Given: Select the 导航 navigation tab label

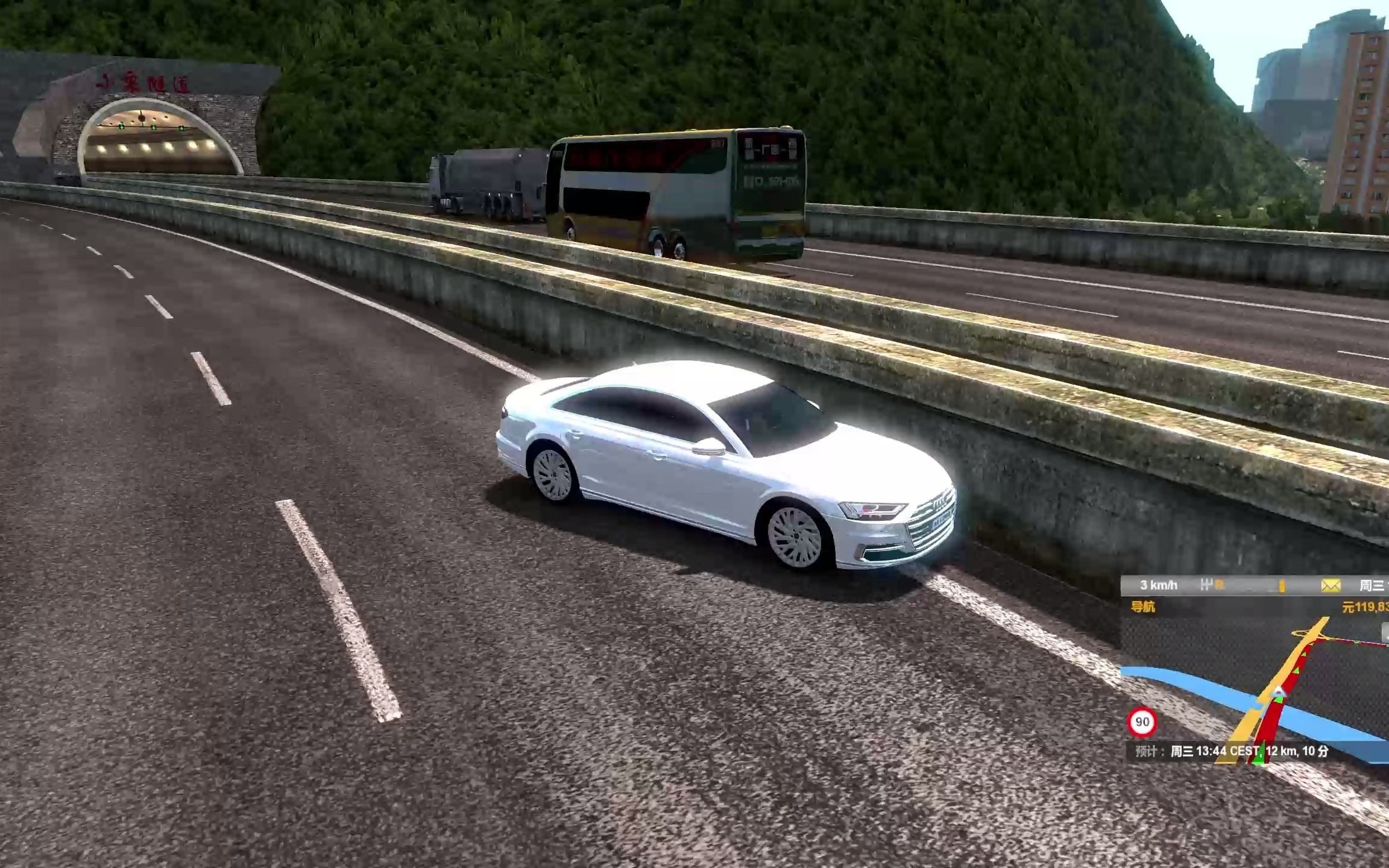Looking at the screenshot, I should (1142, 606).
